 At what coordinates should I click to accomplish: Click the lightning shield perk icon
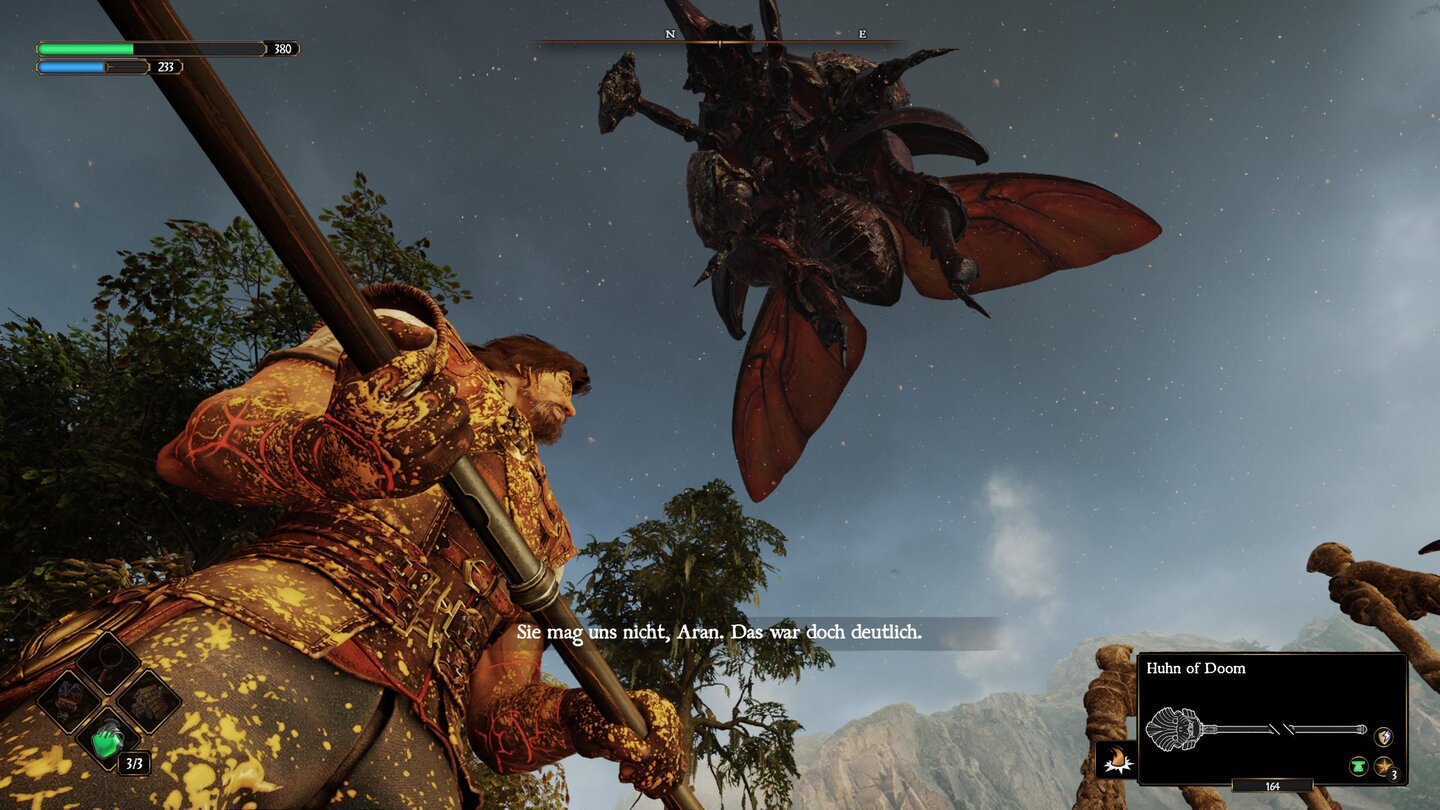[1383, 737]
